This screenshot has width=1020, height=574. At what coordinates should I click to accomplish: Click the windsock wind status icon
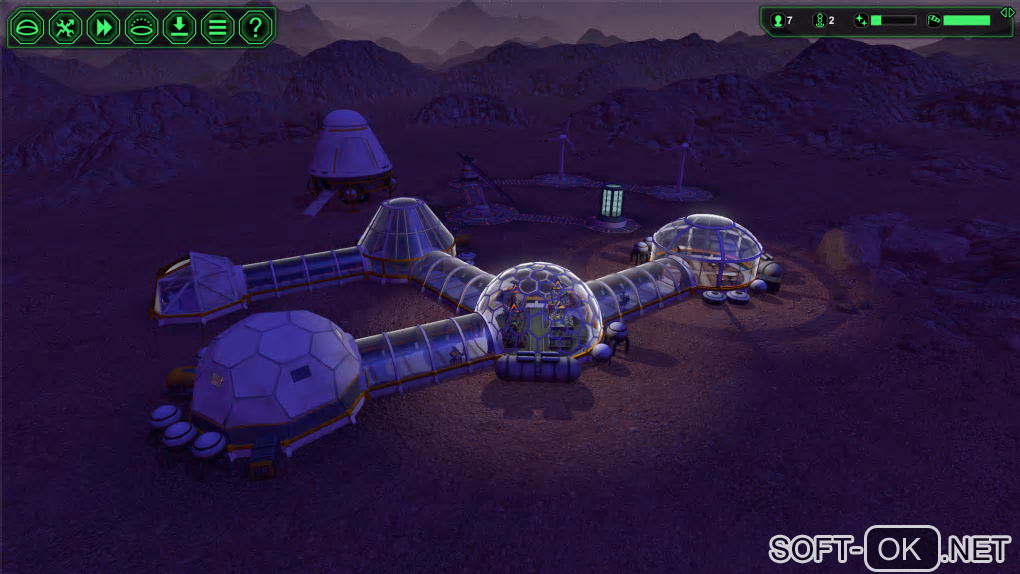934,20
